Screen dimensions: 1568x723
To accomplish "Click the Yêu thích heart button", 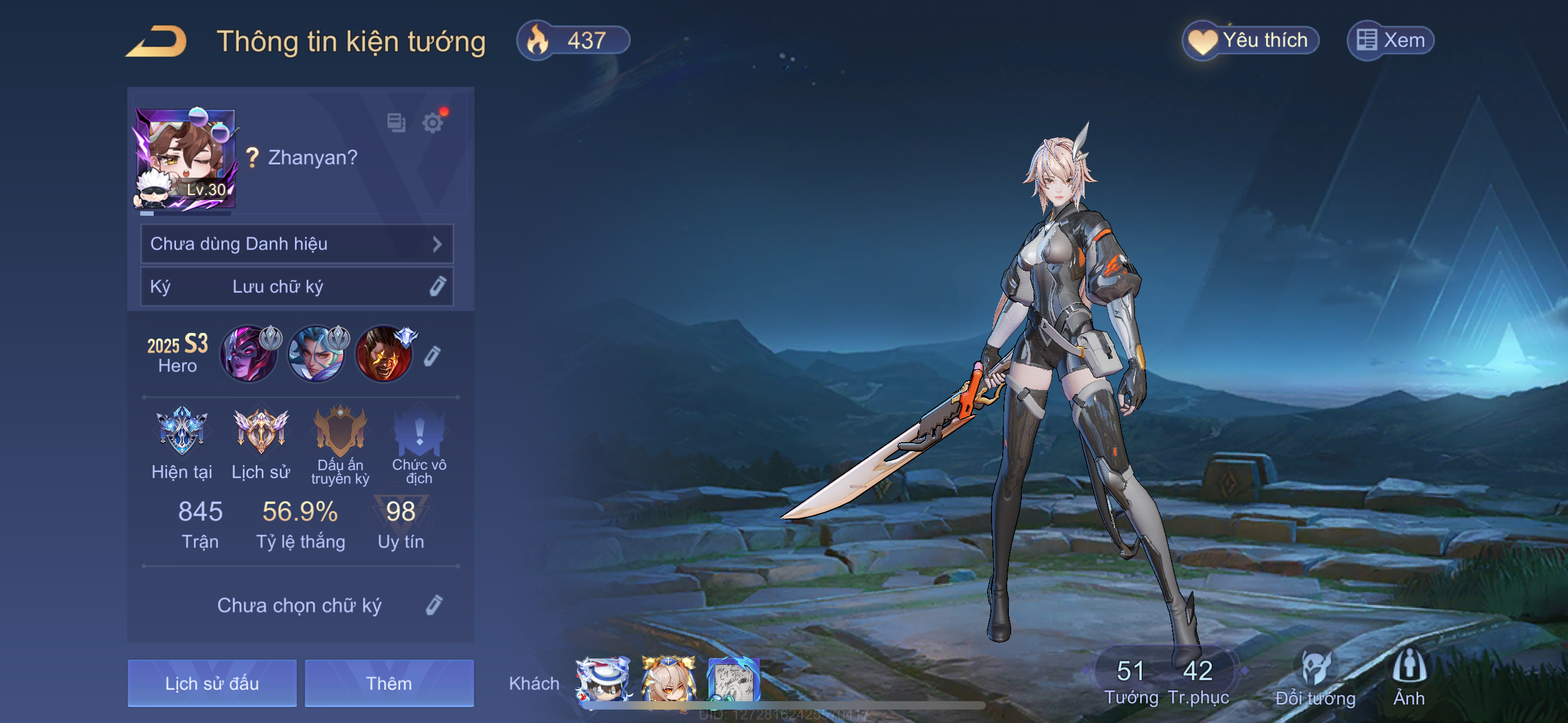I will click(x=1250, y=41).
